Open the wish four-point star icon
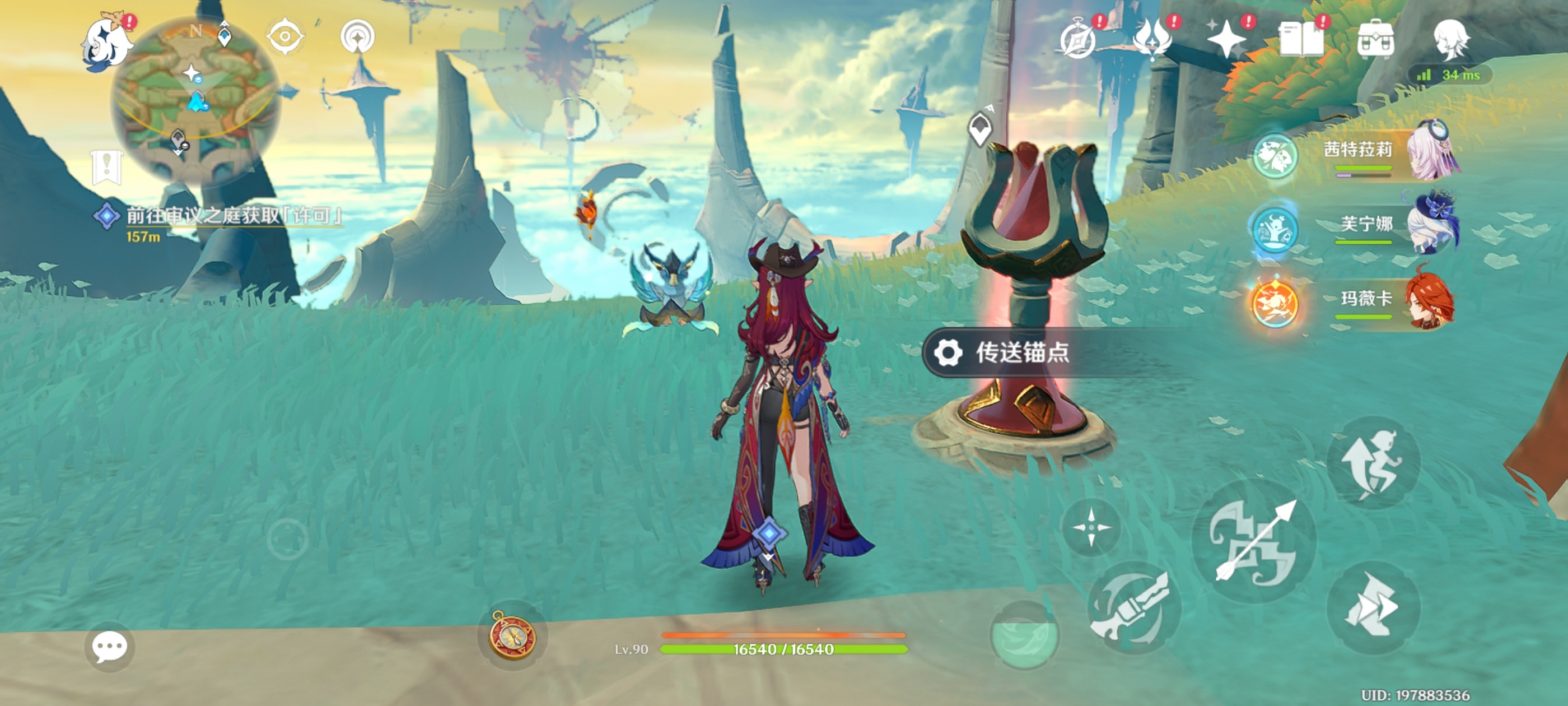 pyautogui.click(x=1226, y=39)
